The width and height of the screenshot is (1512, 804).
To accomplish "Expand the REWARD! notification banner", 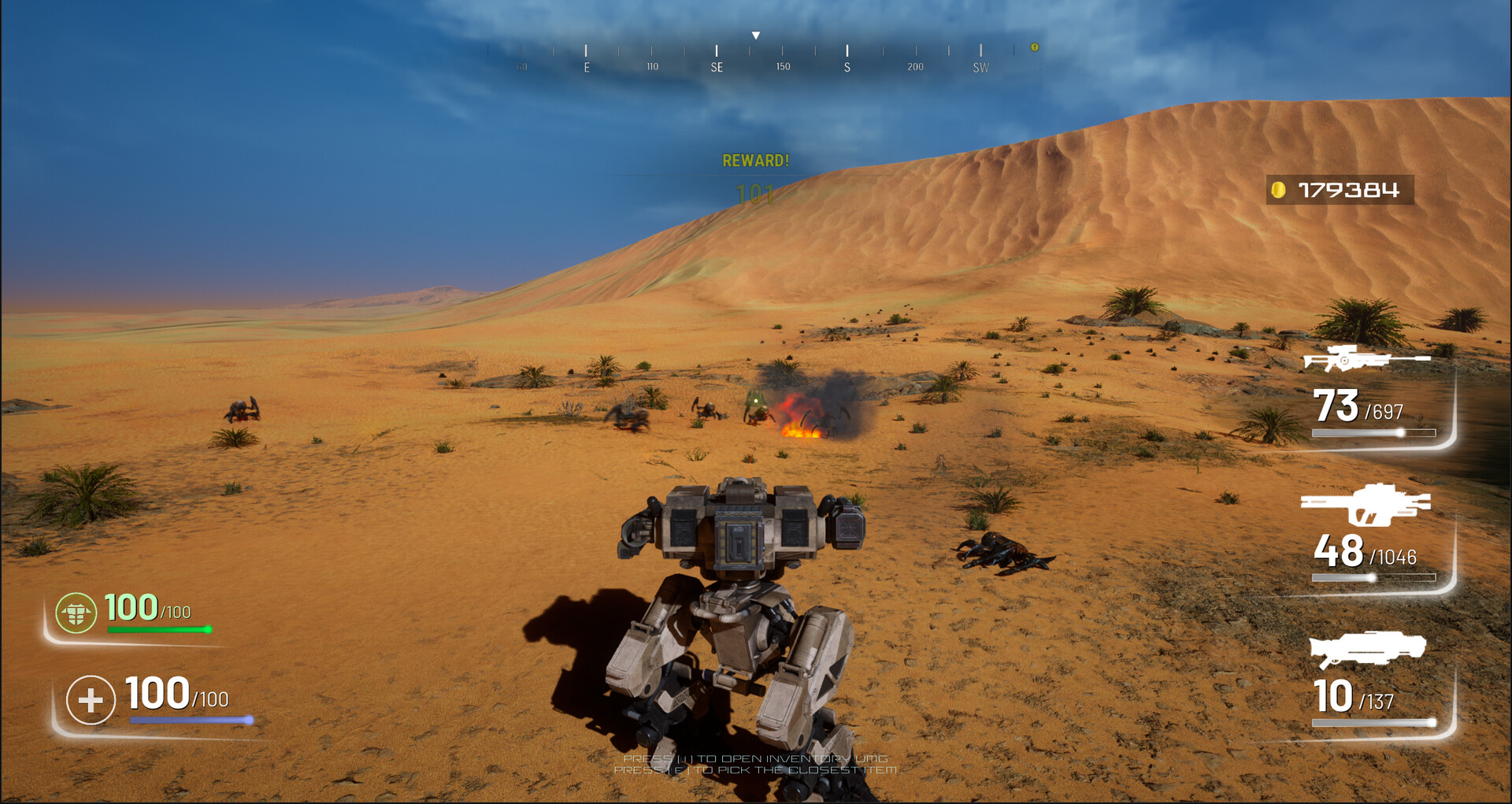I will pyautogui.click(x=756, y=161).
